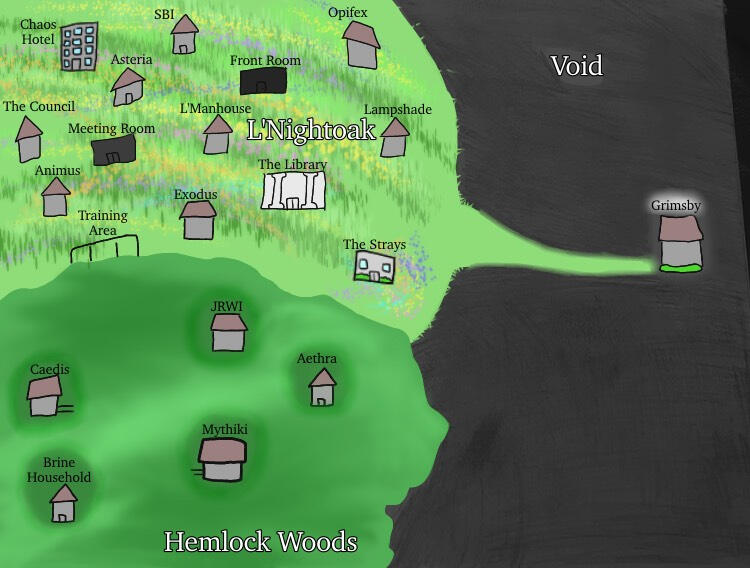Select the Caedis house
This screenshot has width=750, height=568.
point(44,397)
